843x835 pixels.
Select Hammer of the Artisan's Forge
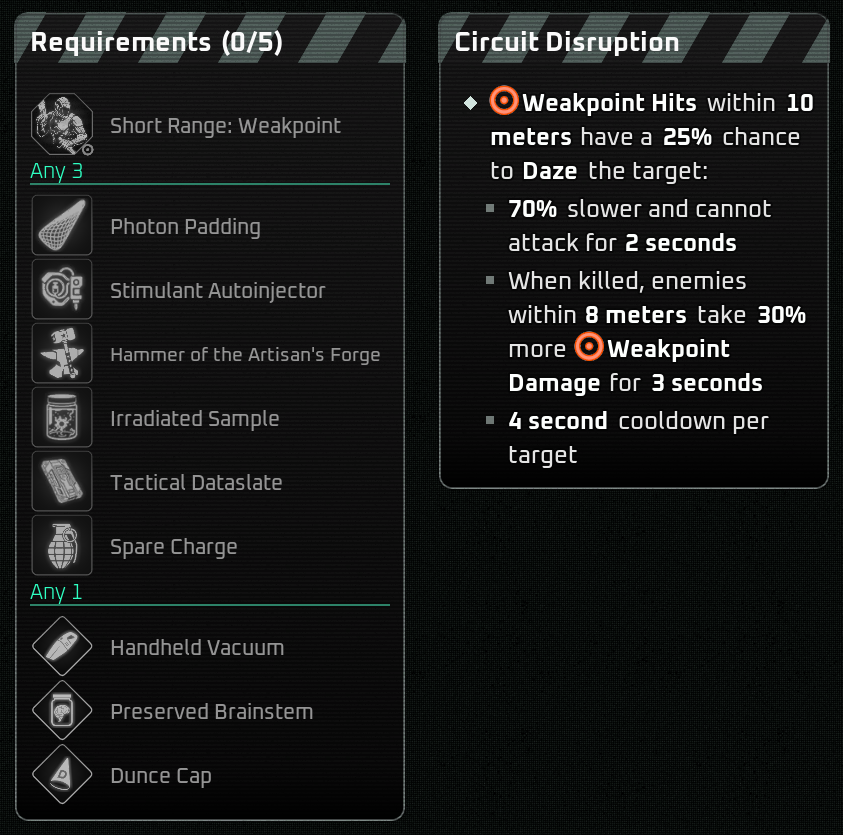62,354
